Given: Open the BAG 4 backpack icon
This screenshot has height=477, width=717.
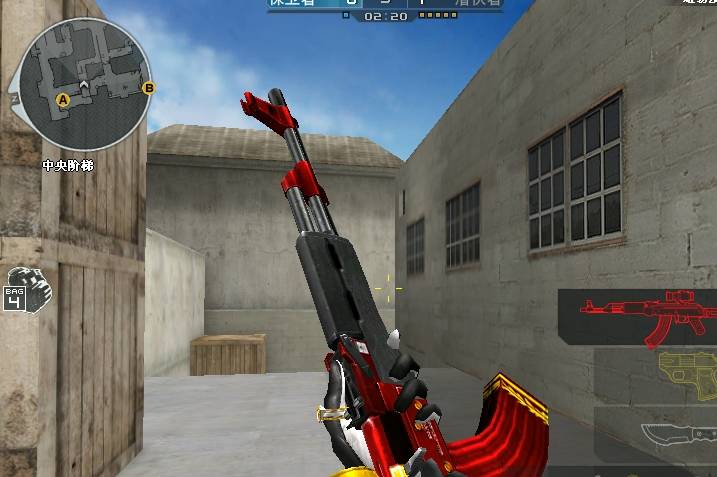Looking at the screenshot, I should (27, 289).
